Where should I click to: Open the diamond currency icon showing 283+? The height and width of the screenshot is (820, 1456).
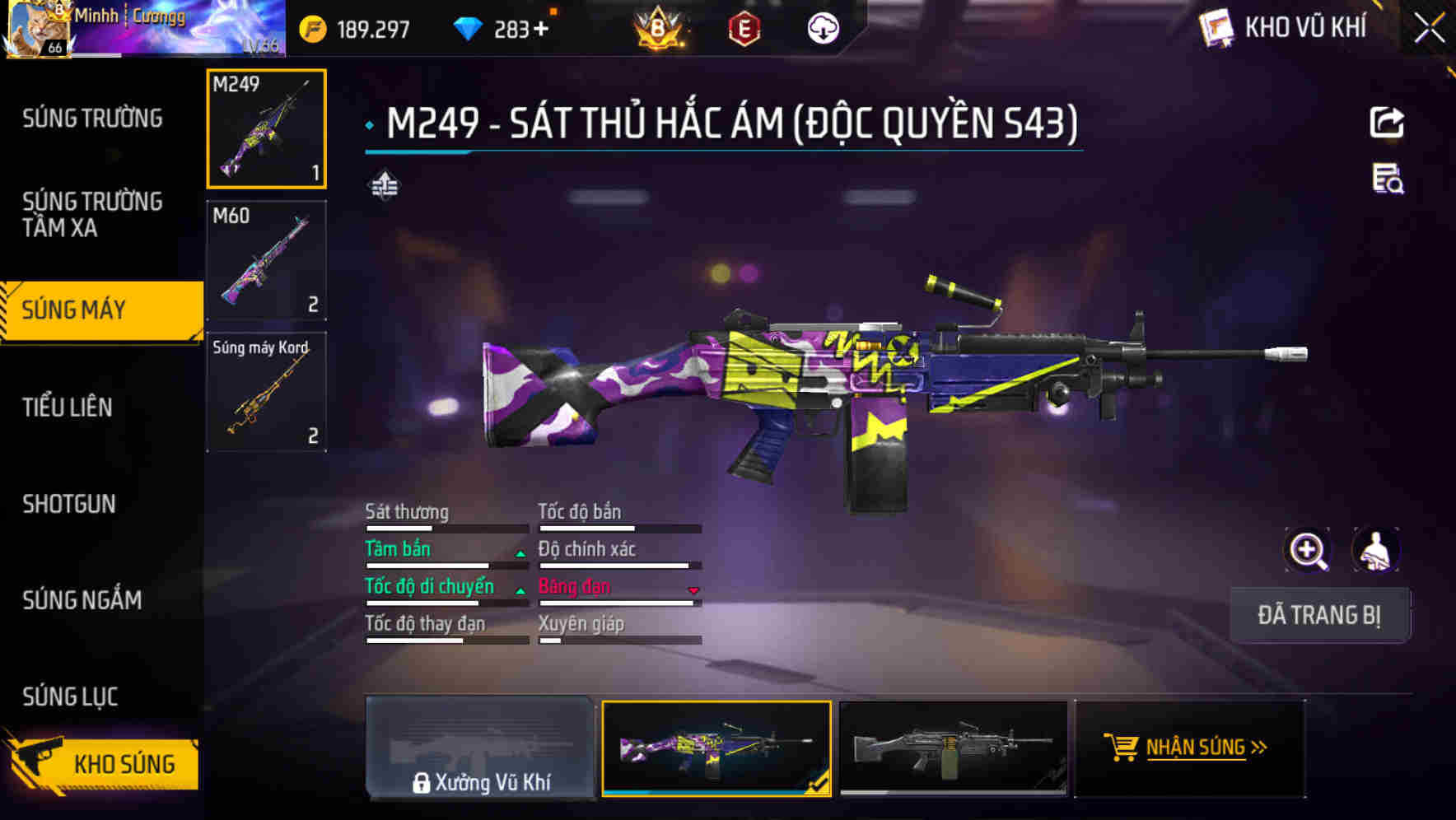pos(469,27)
